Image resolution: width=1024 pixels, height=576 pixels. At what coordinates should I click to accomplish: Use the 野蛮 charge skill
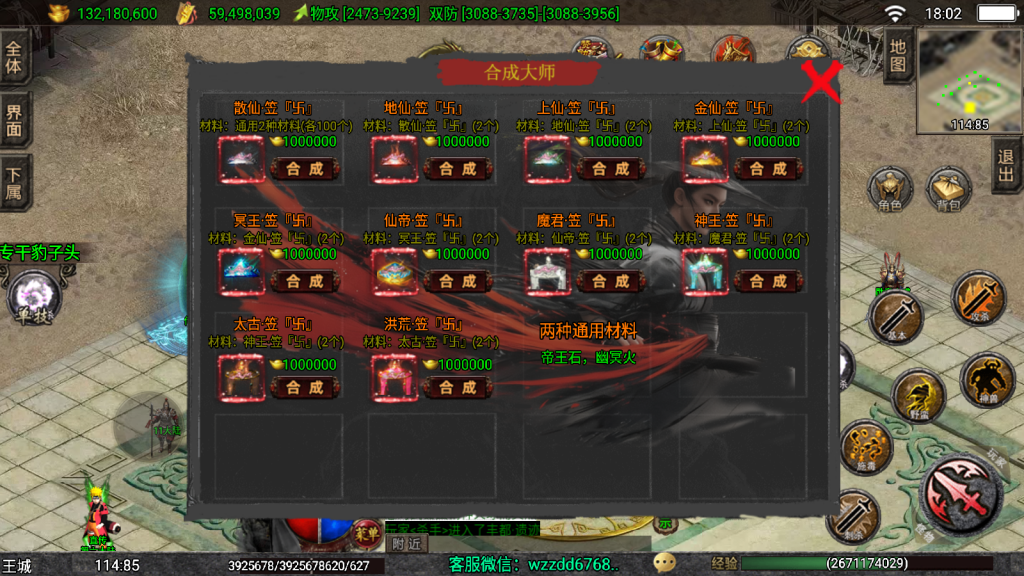click(918, 397)
